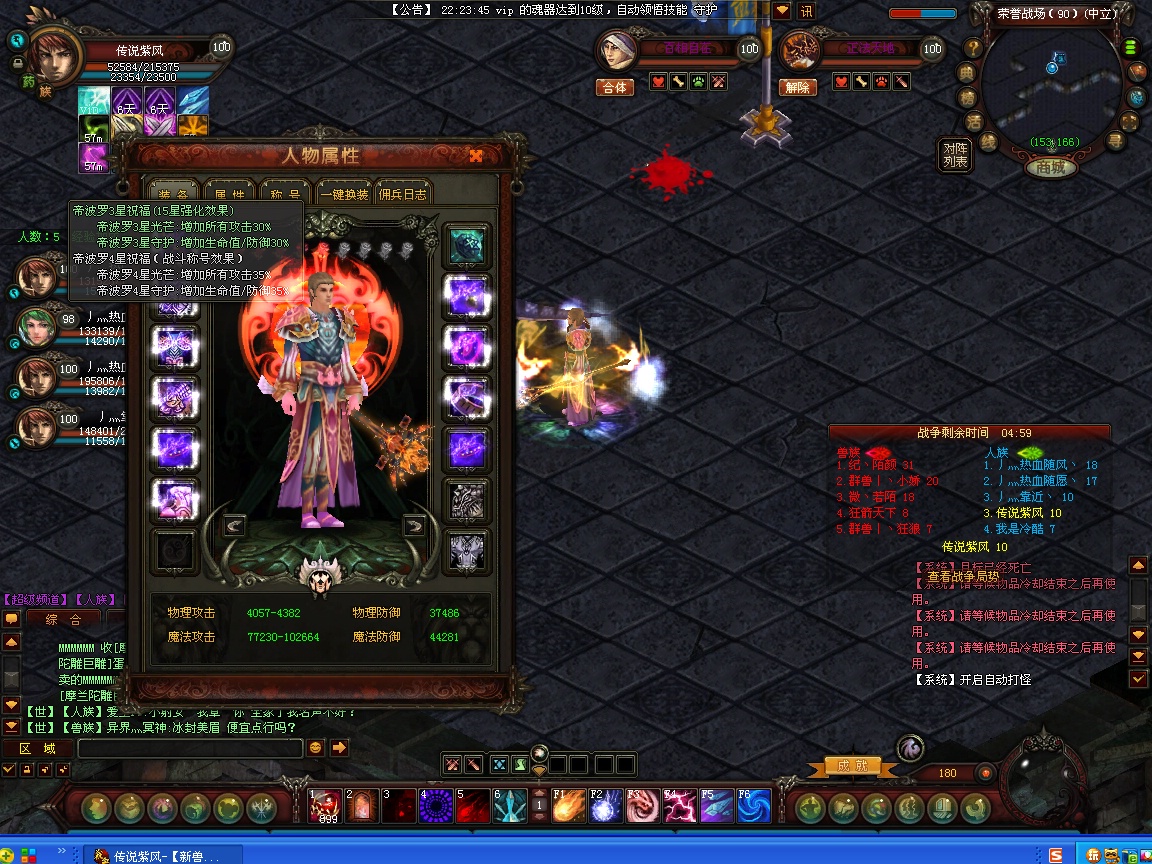Activate the F1 fireball skill
1152x864 pixels.
click(x=569, y=806)
